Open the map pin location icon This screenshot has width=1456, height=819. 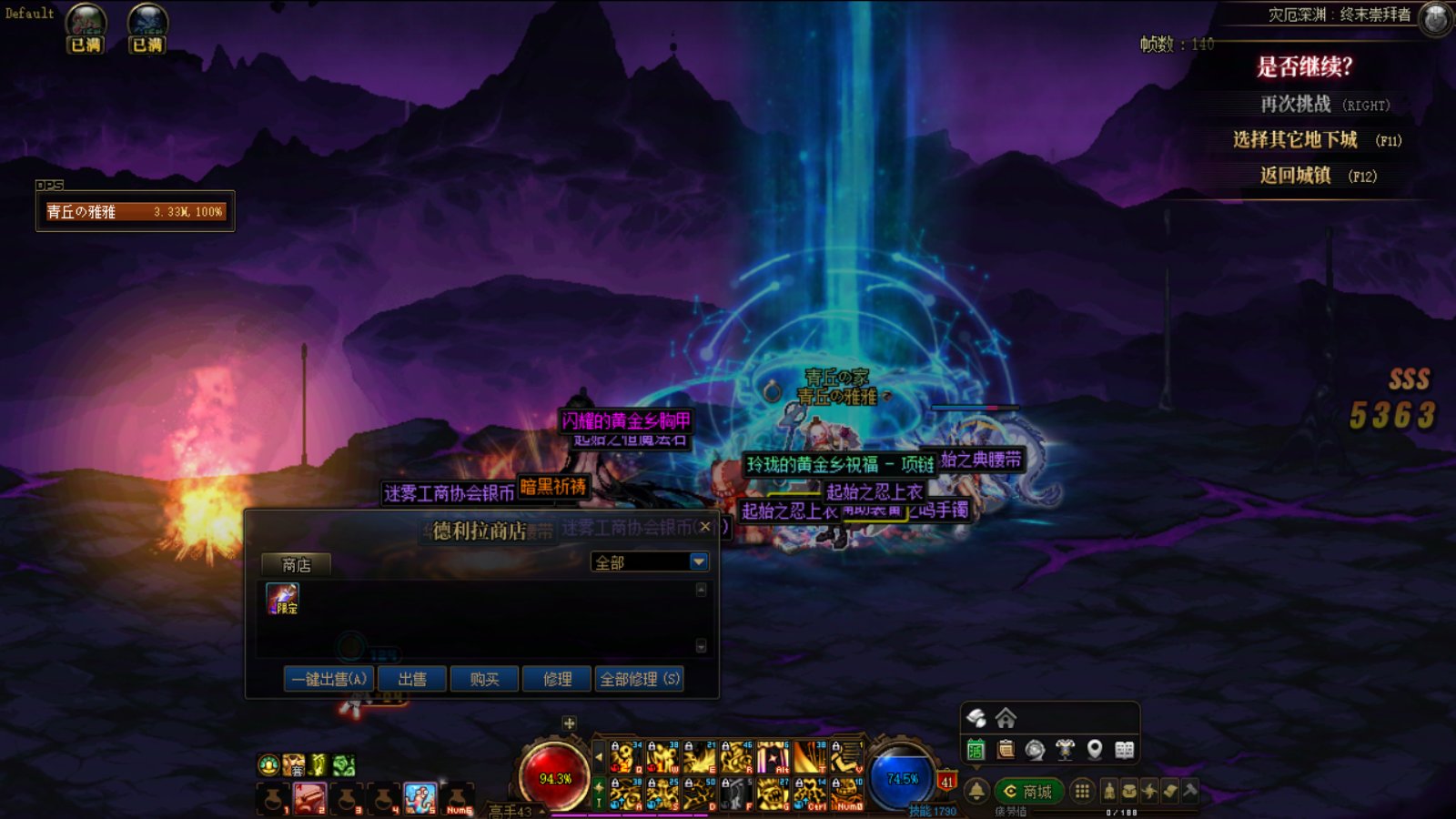click(x=1095, y=750)
